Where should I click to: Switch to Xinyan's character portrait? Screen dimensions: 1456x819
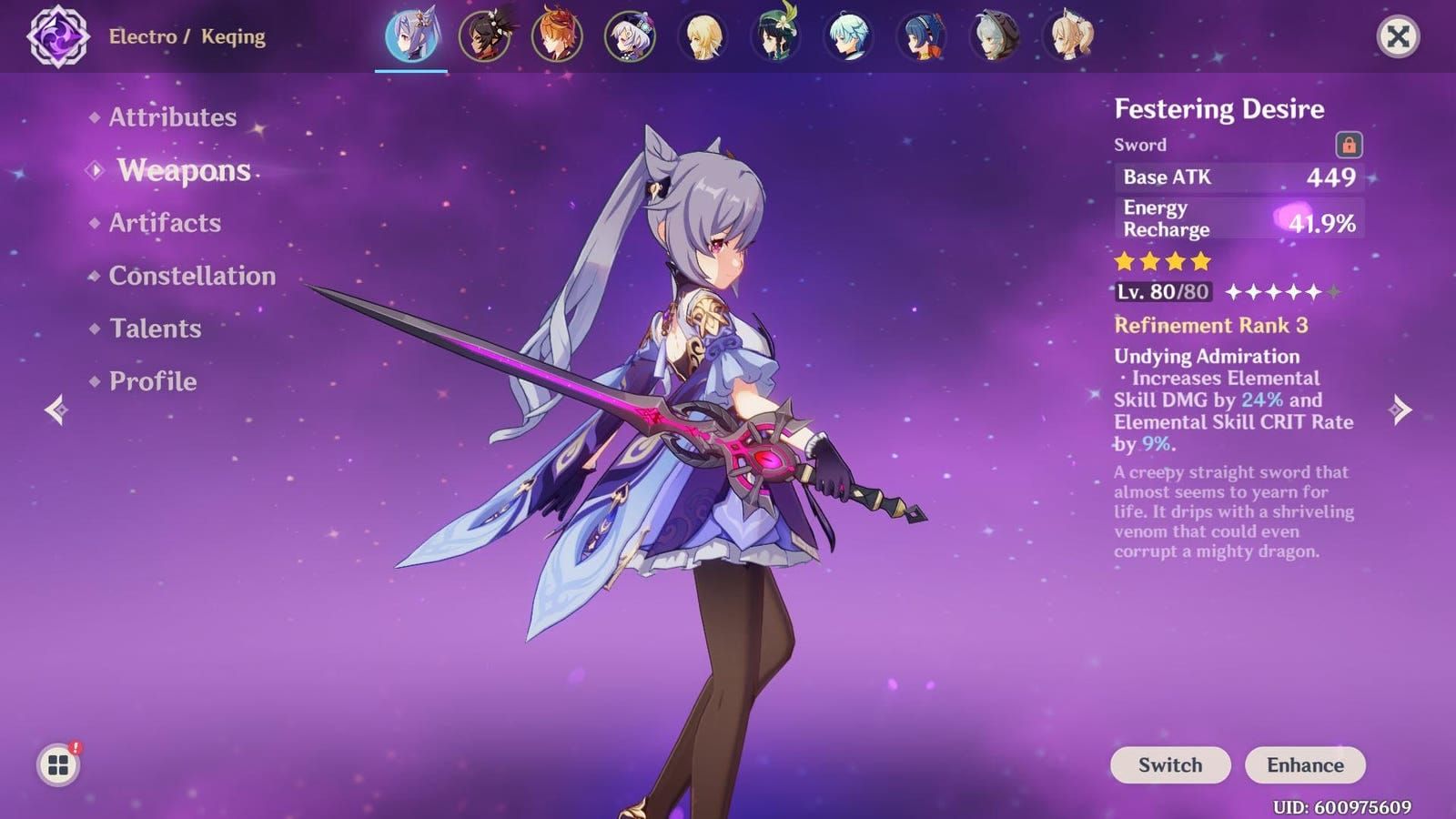tap(485, 36)
